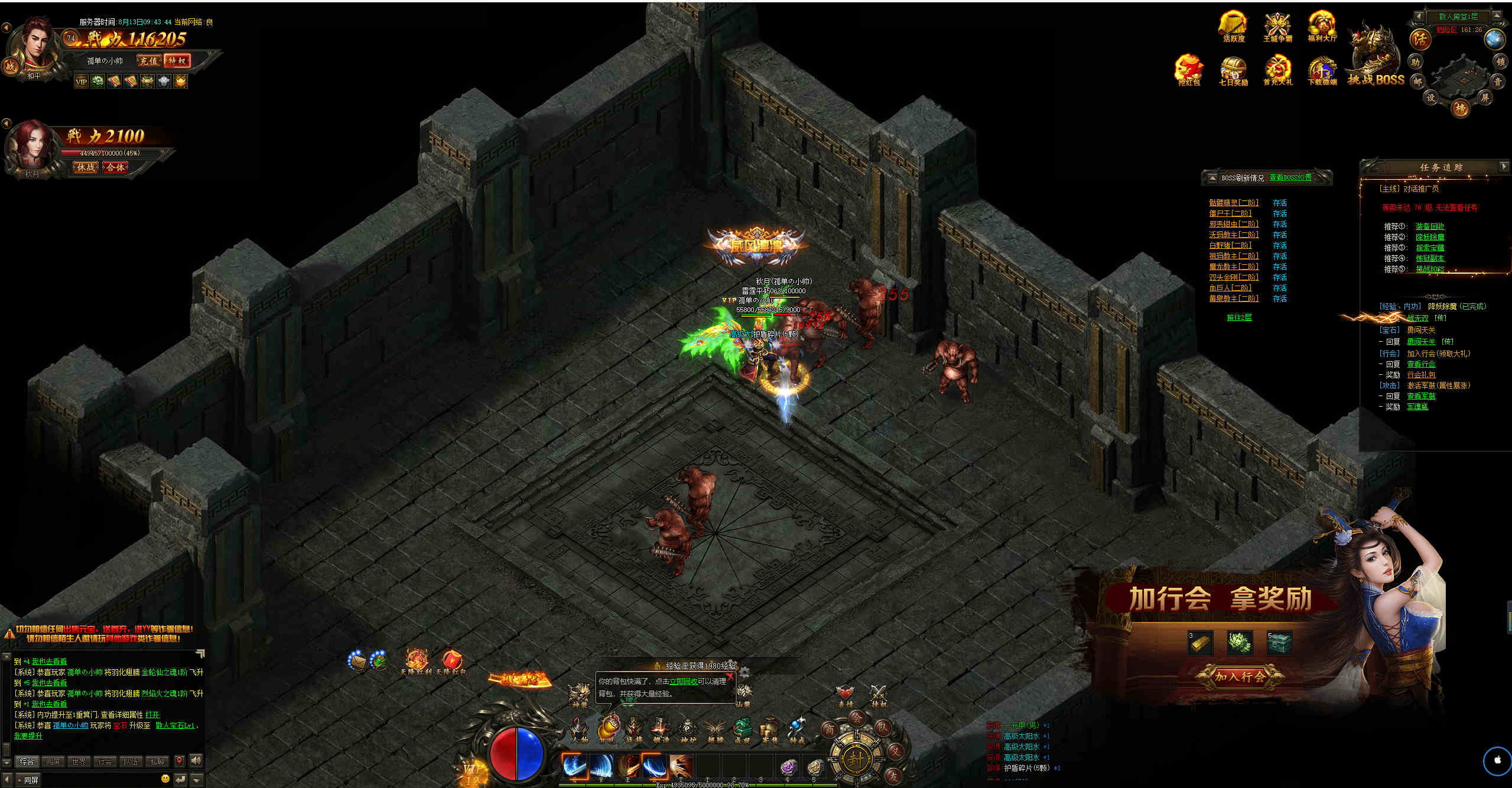Open the chat emoji smiley picker
This screenshot has width=1512, height=788.
(x=165, y=779)
